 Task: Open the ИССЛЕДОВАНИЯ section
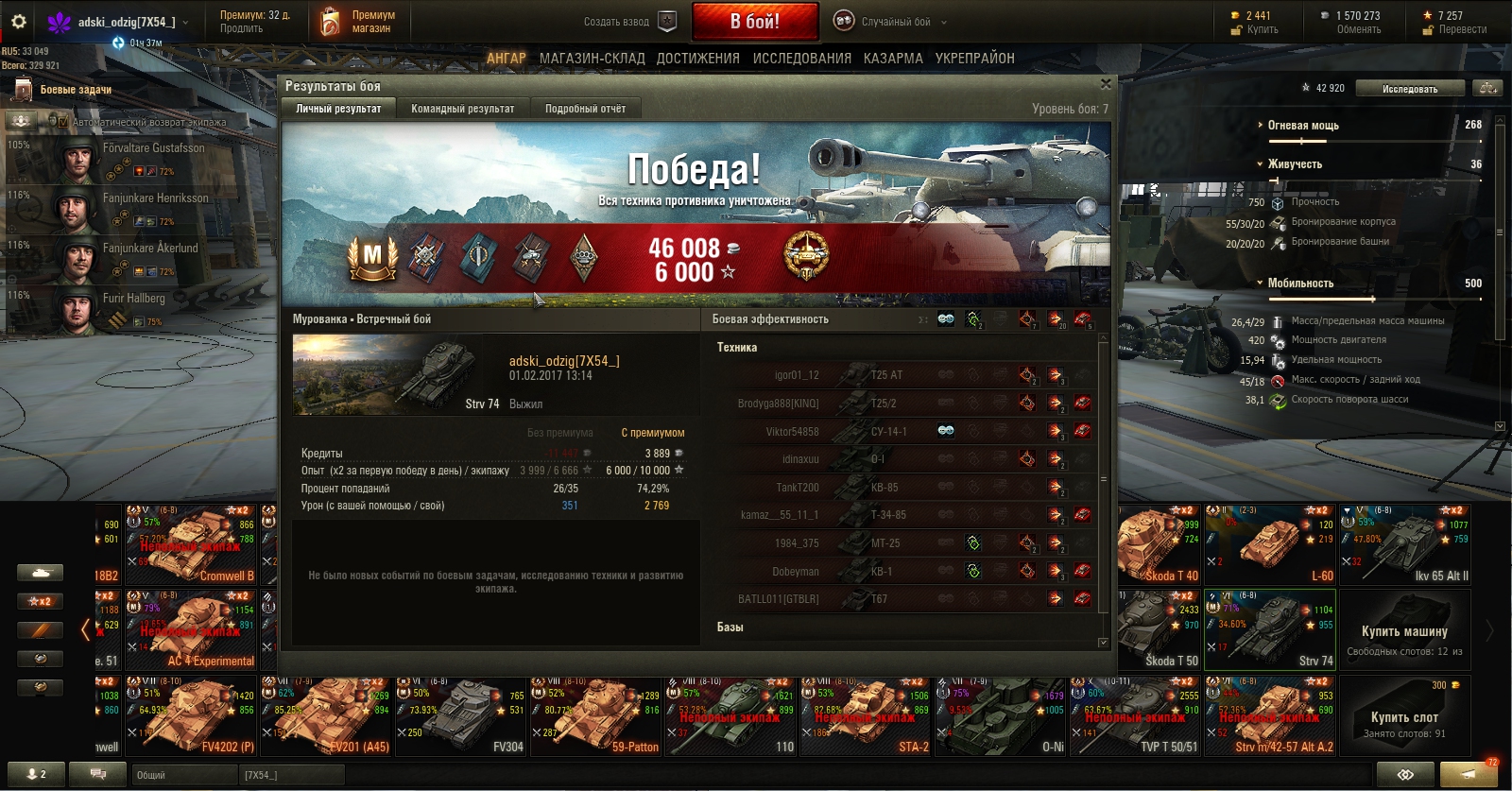tap(801, 59)
